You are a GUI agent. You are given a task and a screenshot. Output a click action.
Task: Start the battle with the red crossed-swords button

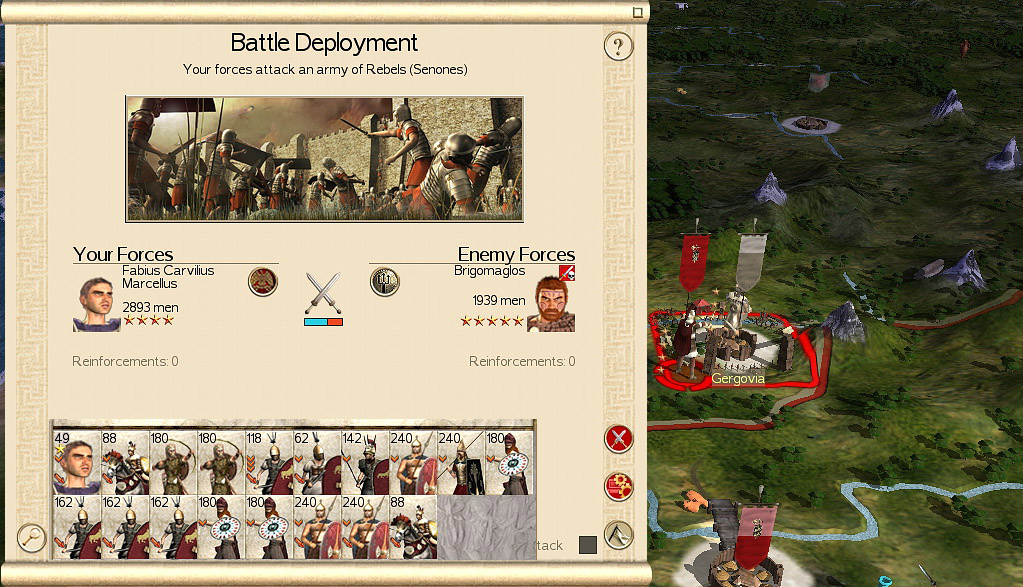pyautogui.click(x=619, y=438)
